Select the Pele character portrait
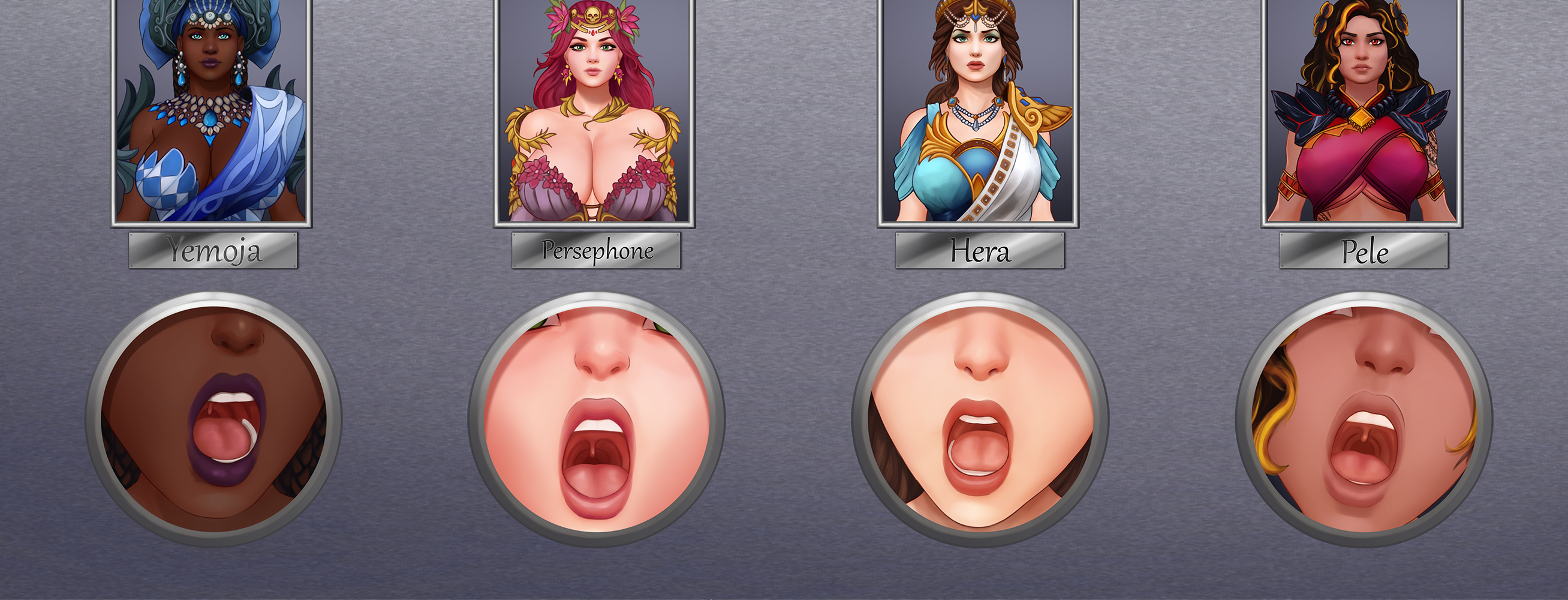Screen dimensions: 1568x600 pos(1362,113)
